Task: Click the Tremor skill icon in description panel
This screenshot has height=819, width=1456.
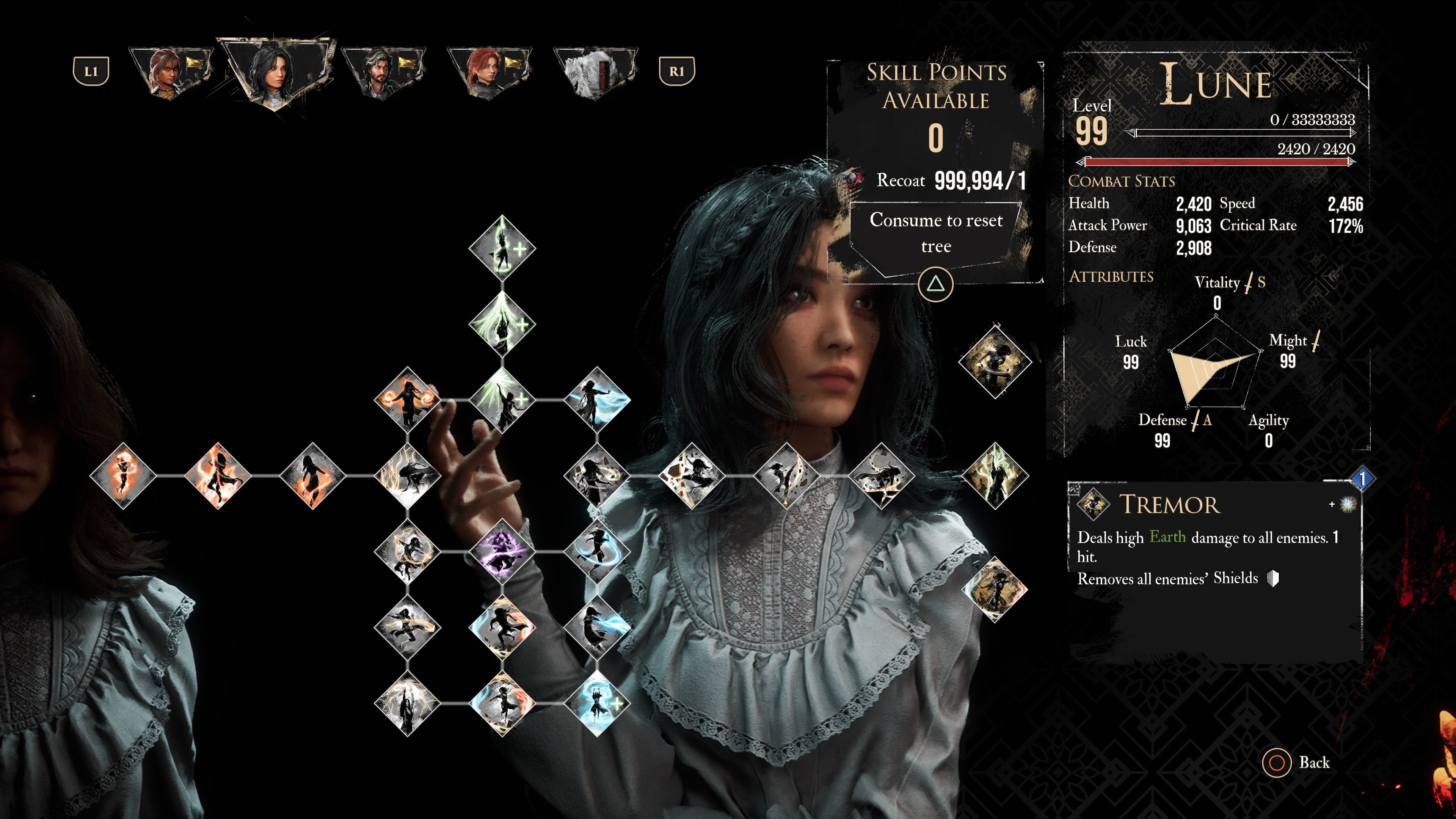Action: [1092, 504]
